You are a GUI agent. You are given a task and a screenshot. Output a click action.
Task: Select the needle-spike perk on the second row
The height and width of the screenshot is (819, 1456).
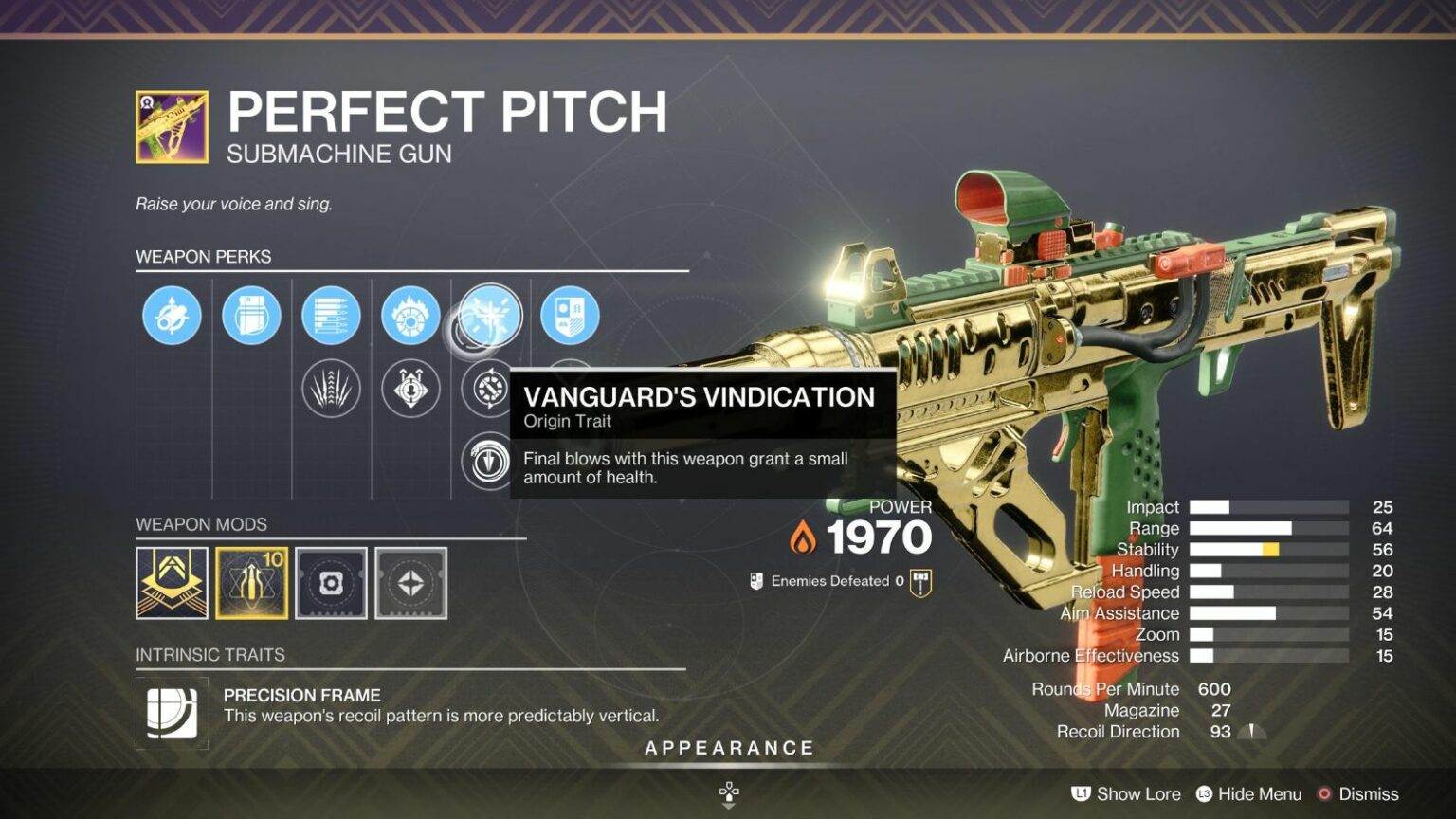click(331, 389)
